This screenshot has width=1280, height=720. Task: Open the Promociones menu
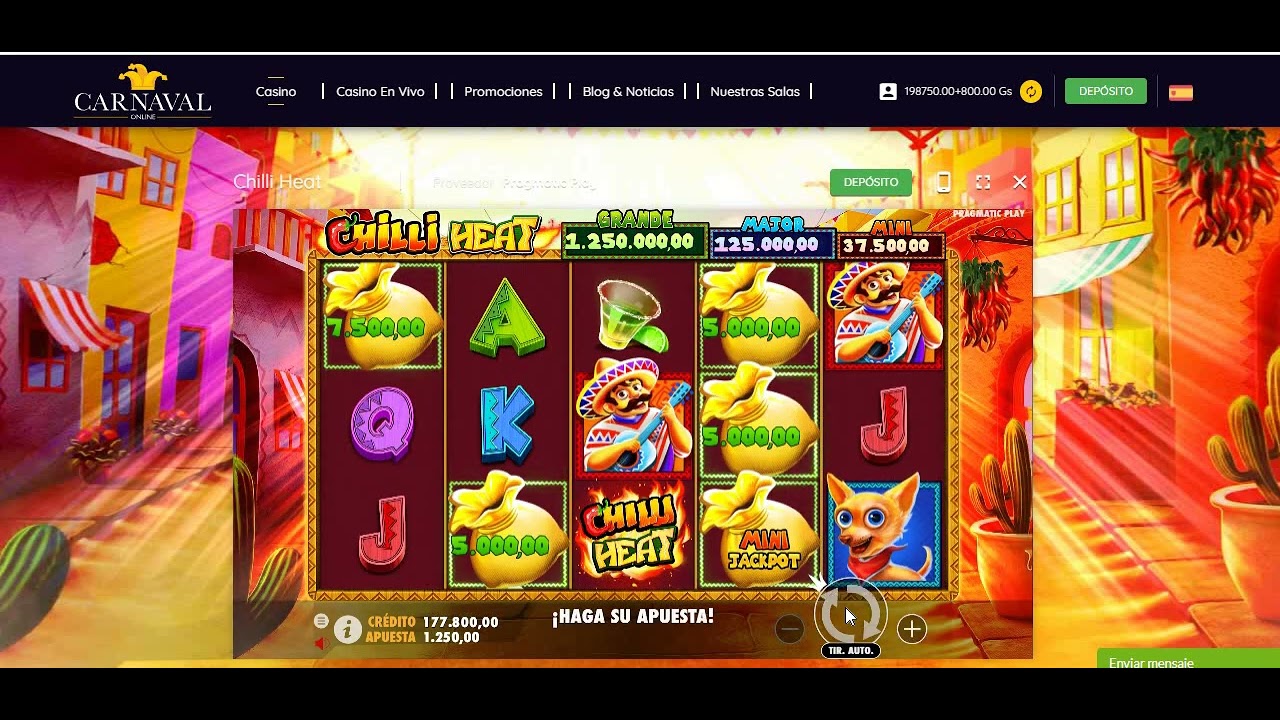coord(503,91)
